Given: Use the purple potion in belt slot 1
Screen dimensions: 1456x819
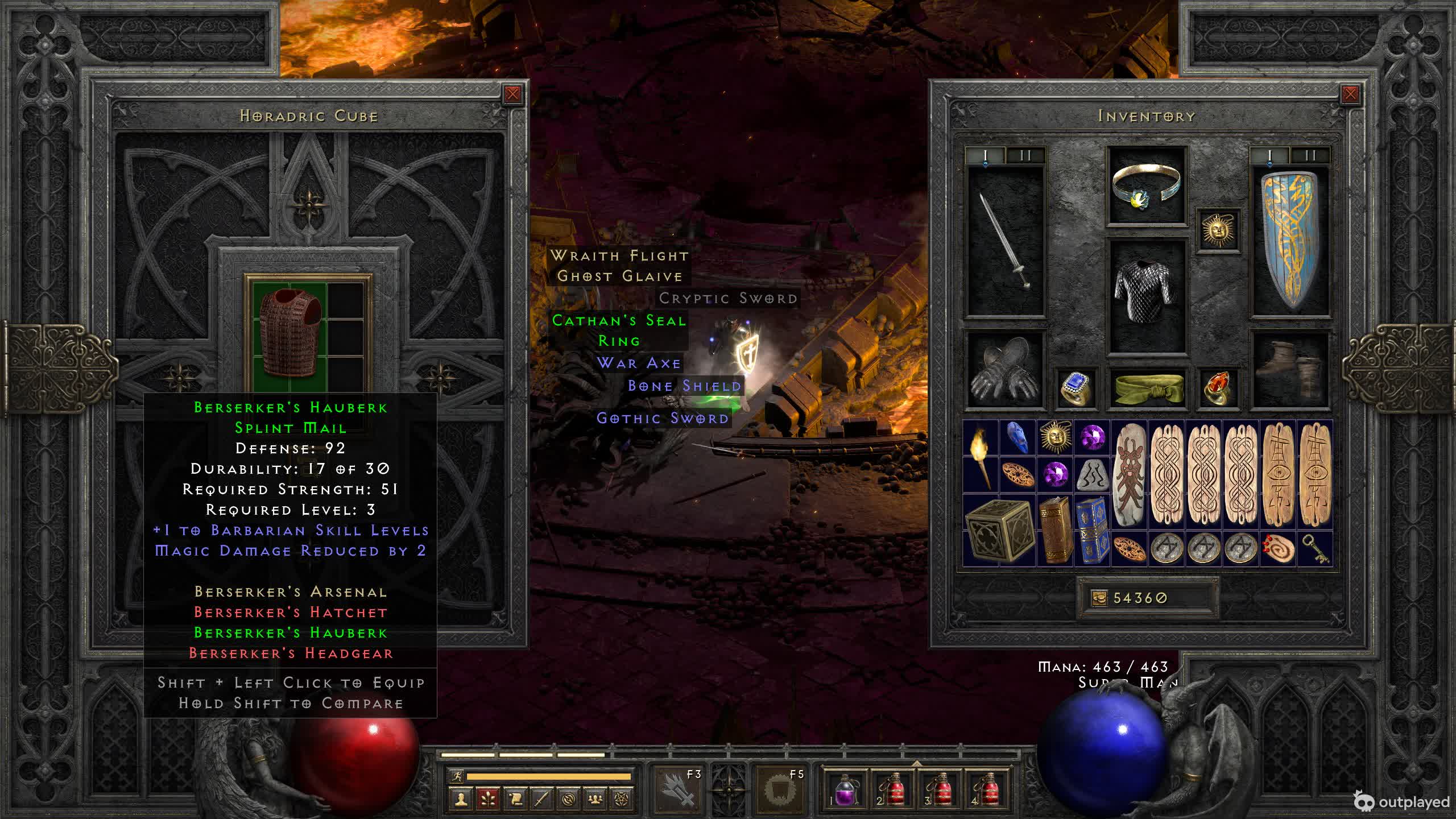Looking at the screenshot, I should click(x=845, y=789).
